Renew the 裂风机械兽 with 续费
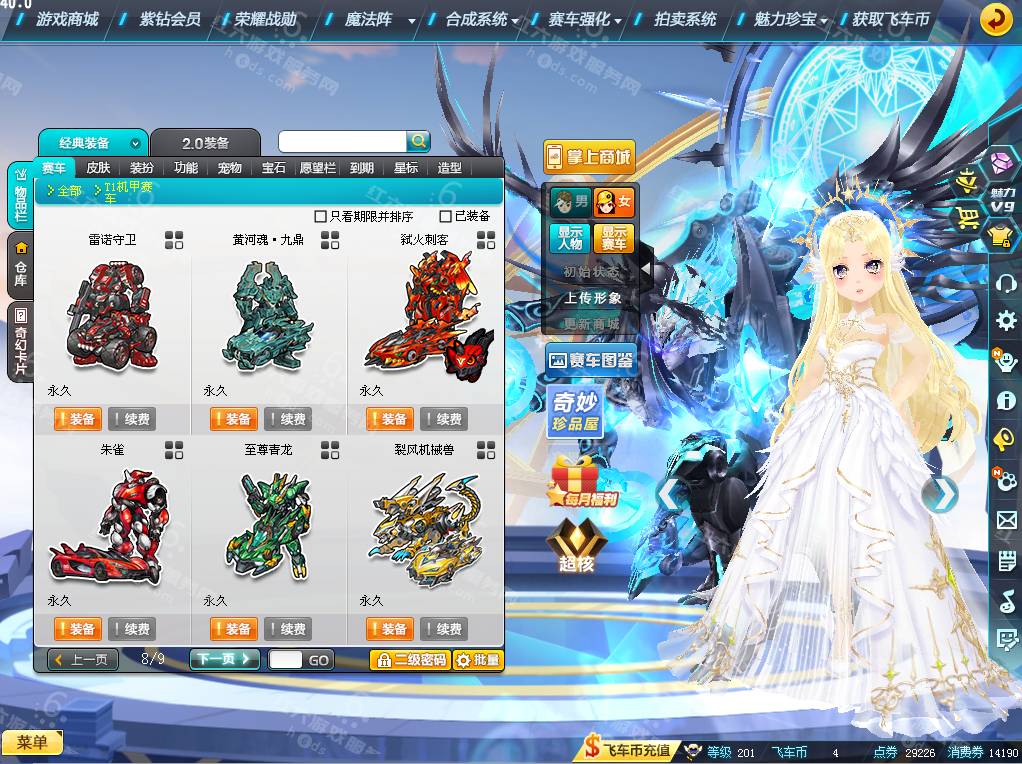The height and width of the screenshot is (764, 1022). click(x=443, y=629)
